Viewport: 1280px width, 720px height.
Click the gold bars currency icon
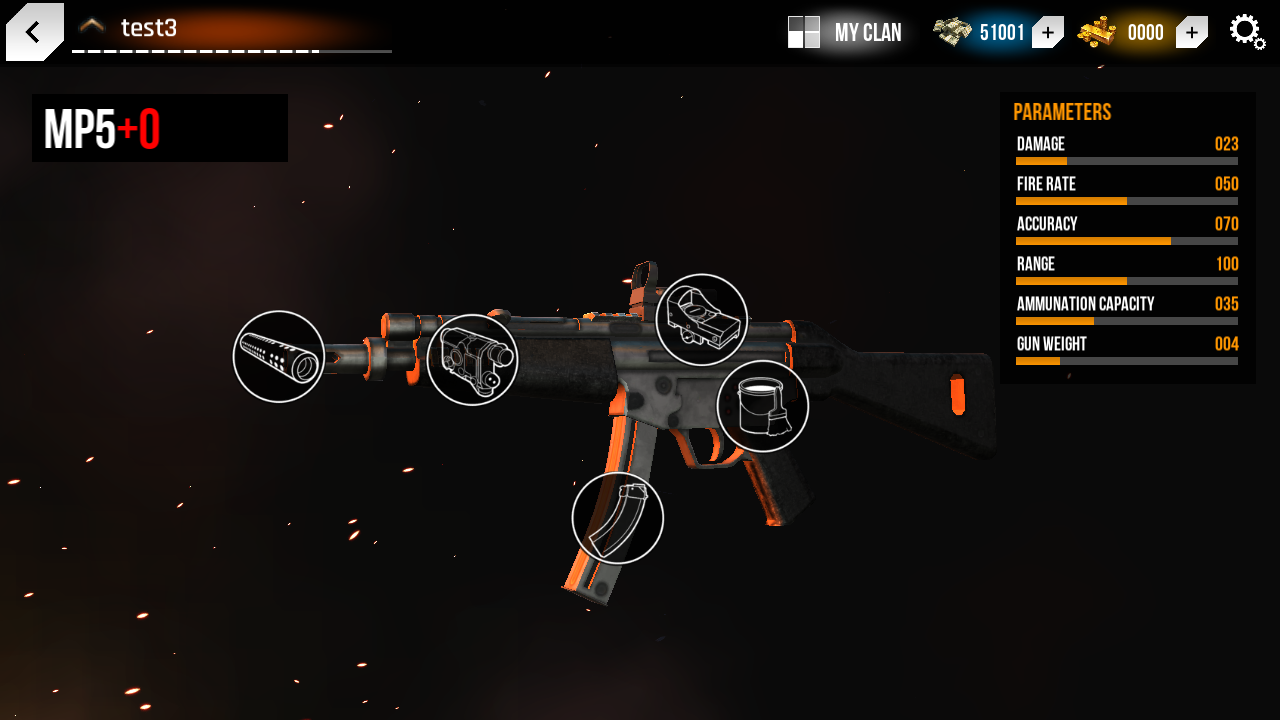tap(1099, 31)
